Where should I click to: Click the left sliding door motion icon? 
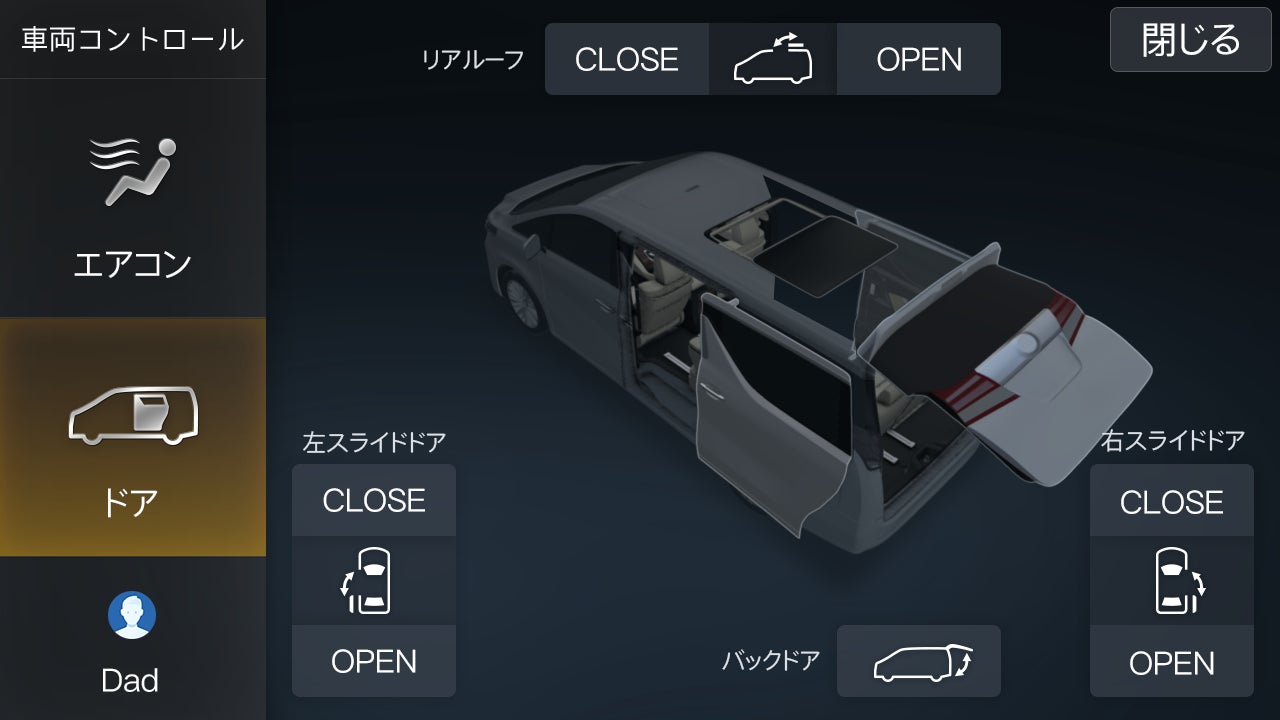[373, 581]
